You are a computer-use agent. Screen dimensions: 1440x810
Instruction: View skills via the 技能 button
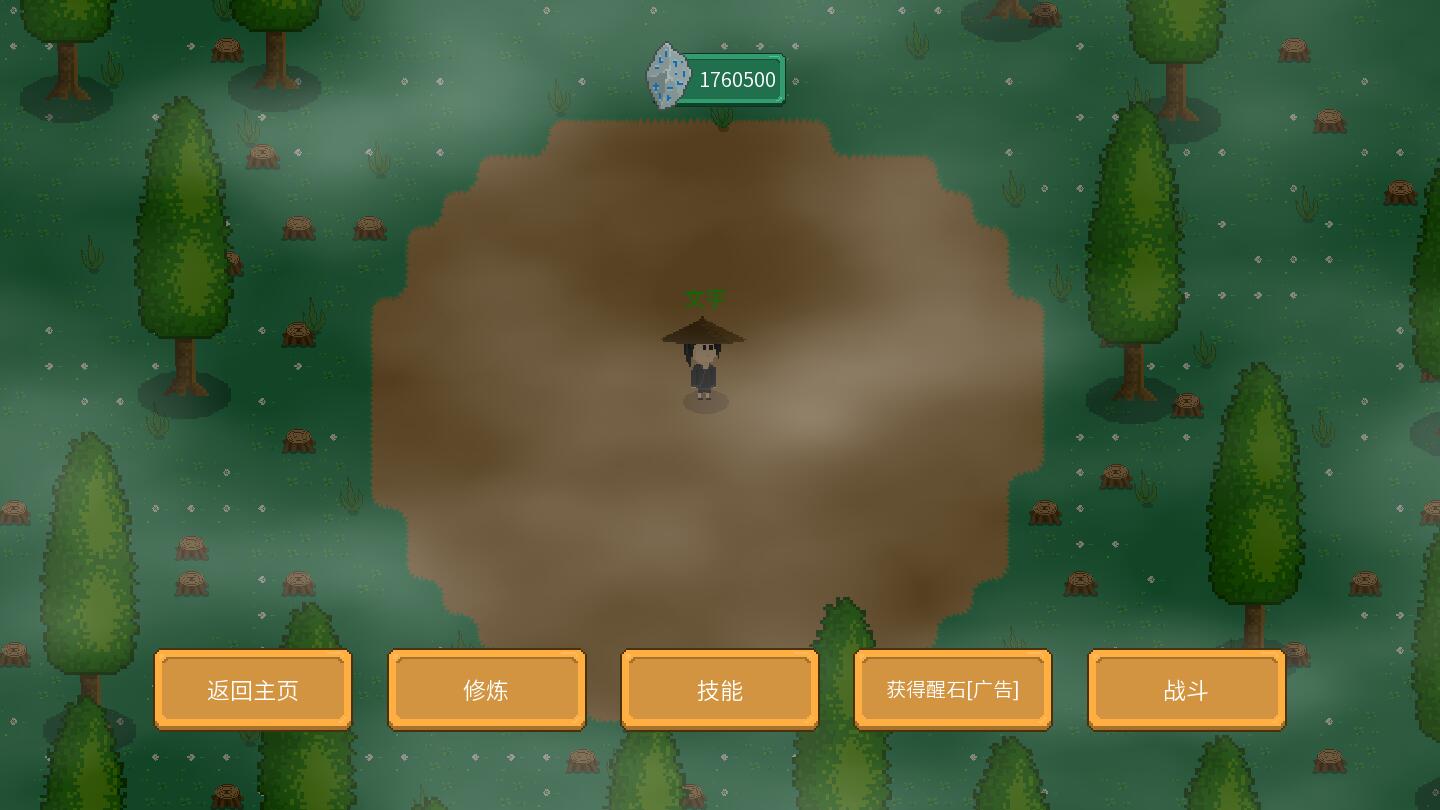719,690
